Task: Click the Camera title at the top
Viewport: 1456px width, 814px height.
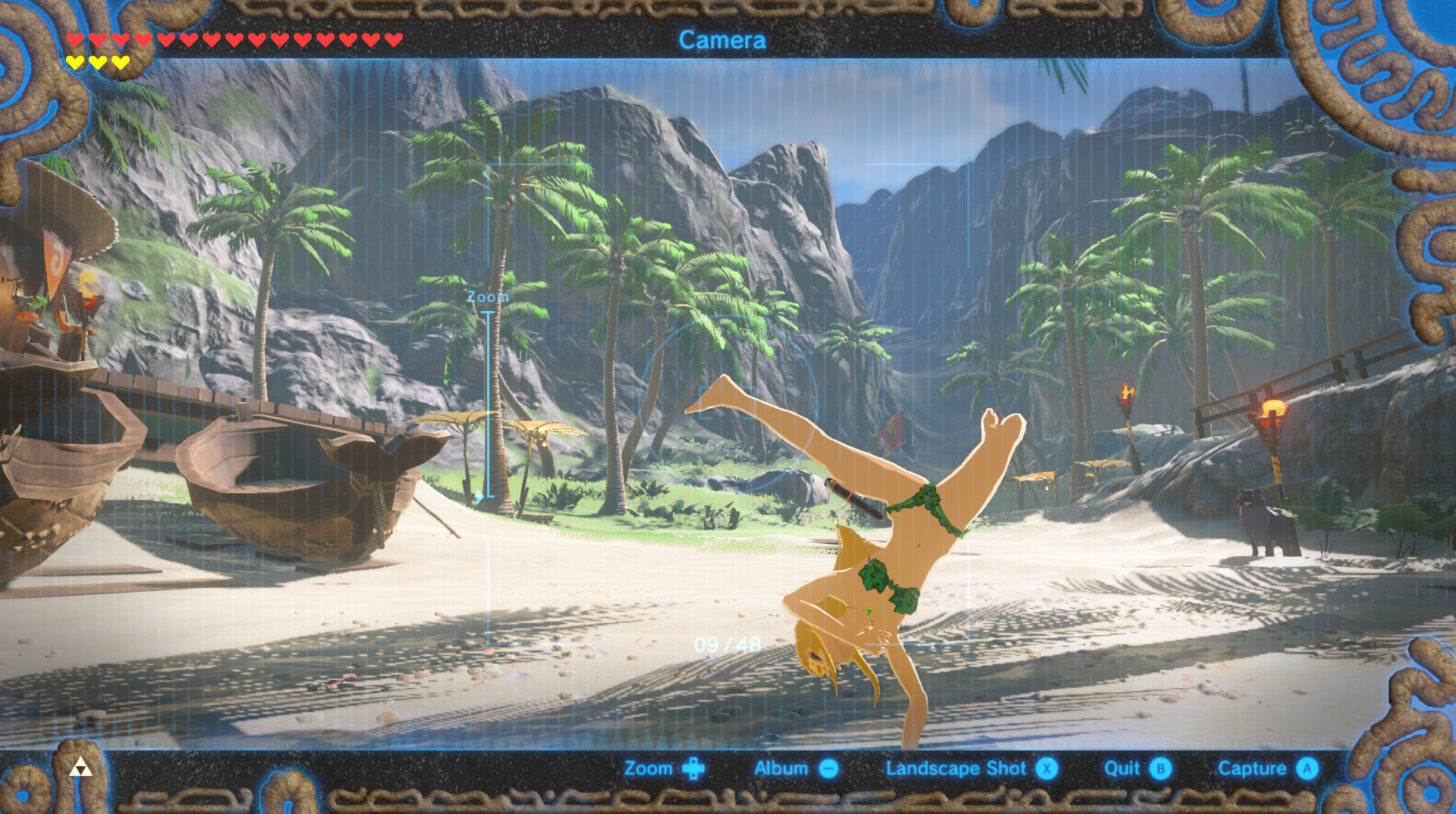Action: pos(723,40)
